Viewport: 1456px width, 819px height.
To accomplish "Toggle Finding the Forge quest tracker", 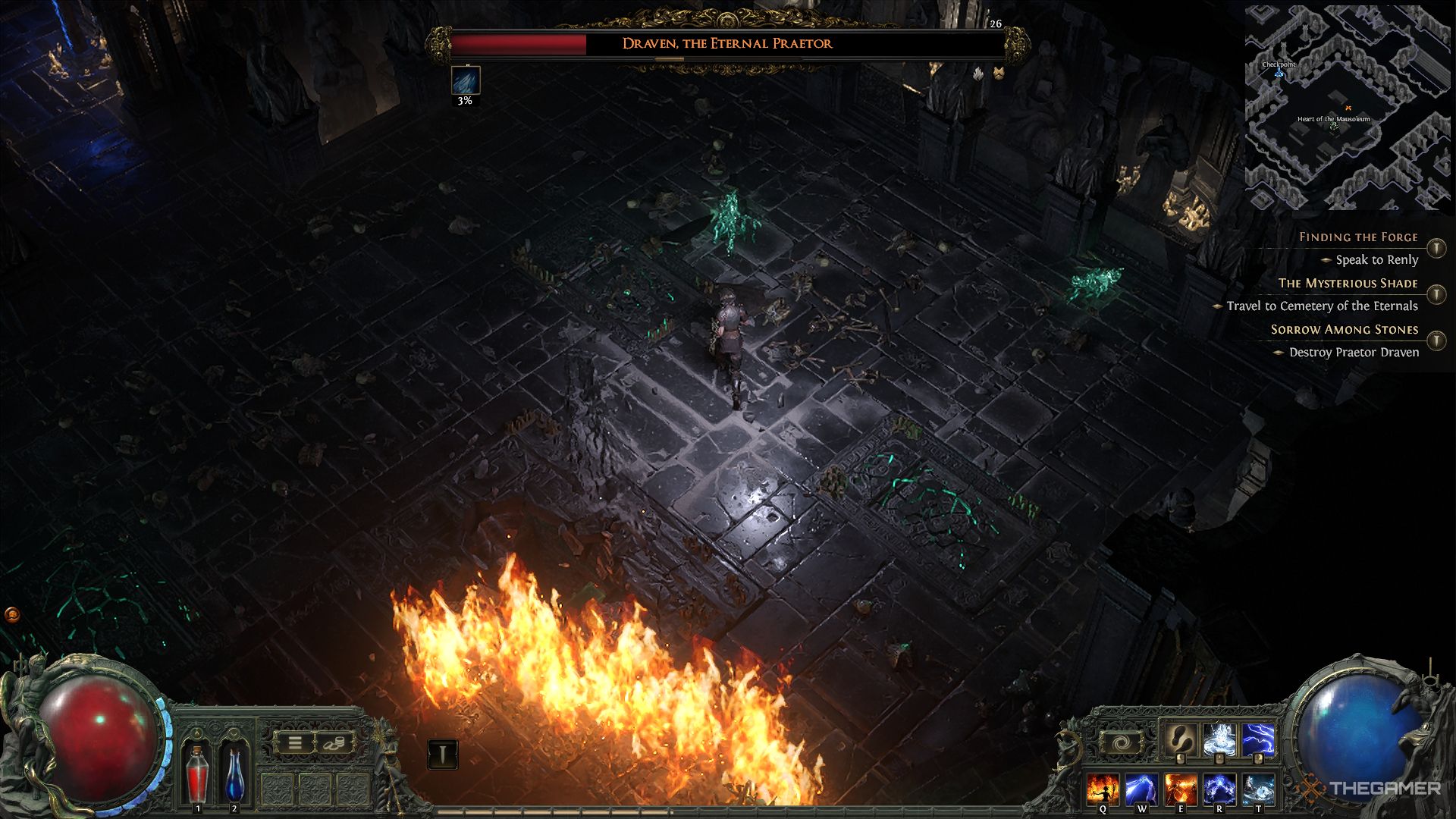I will pyautogui.click(x=1436, y=248).
